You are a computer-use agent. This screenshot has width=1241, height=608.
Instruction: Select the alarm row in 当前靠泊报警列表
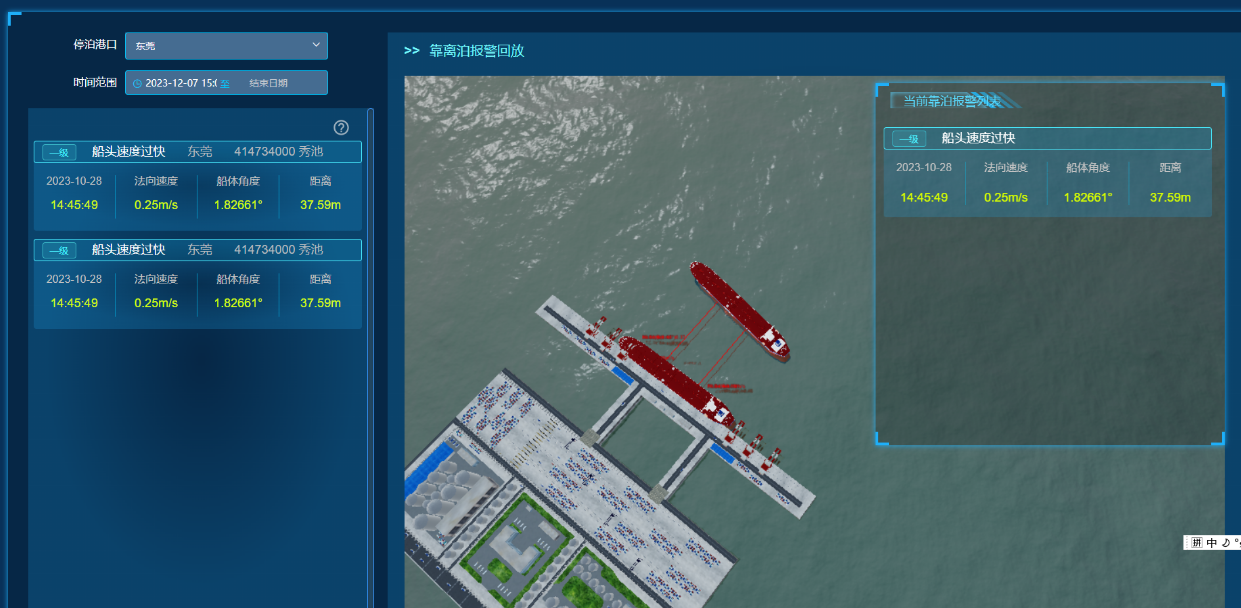point(1047,138)
